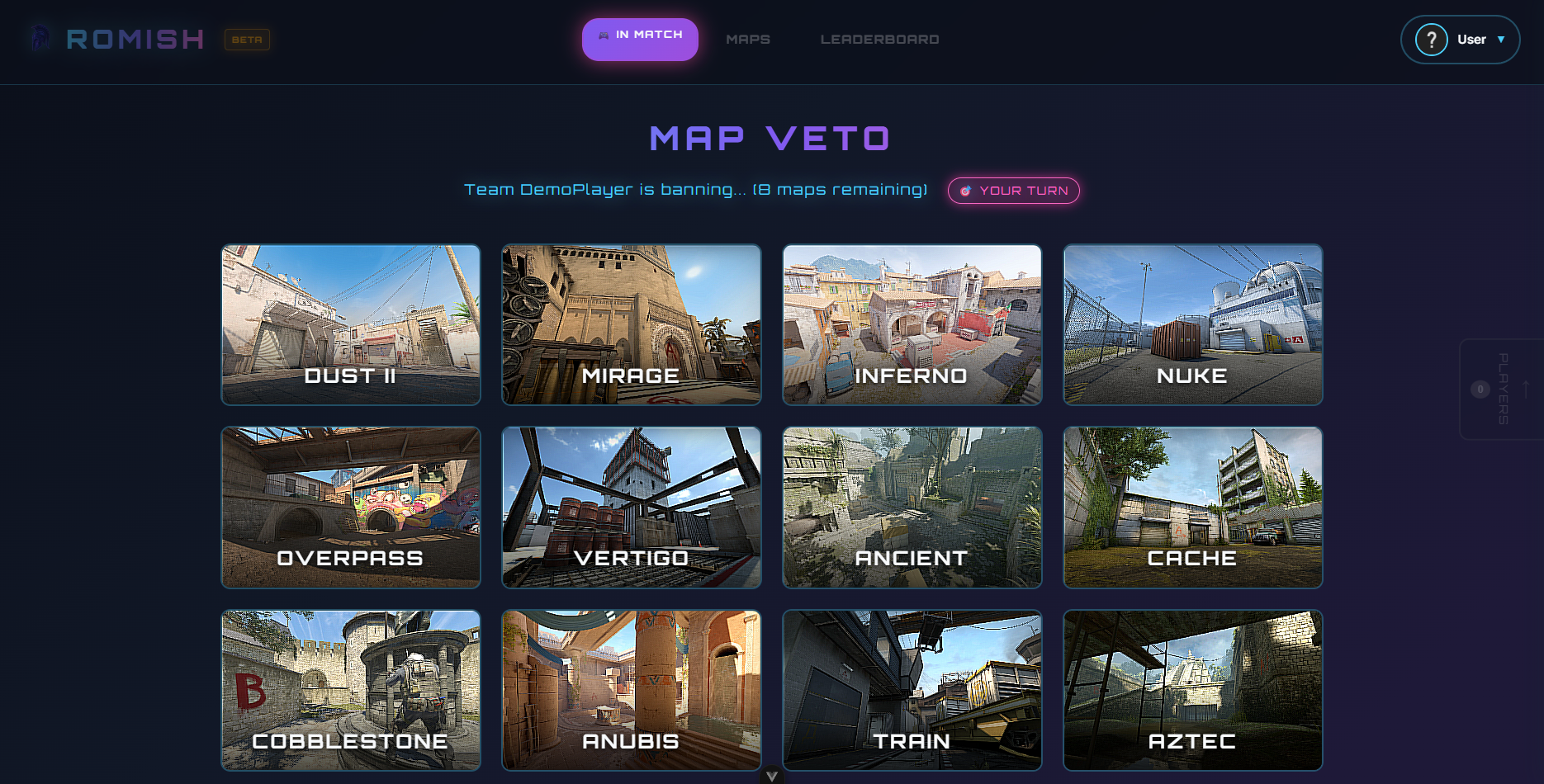1544x784 pixels.
Task: Click the gamepad icon inside In Match button
Action: tap(602, 35)
